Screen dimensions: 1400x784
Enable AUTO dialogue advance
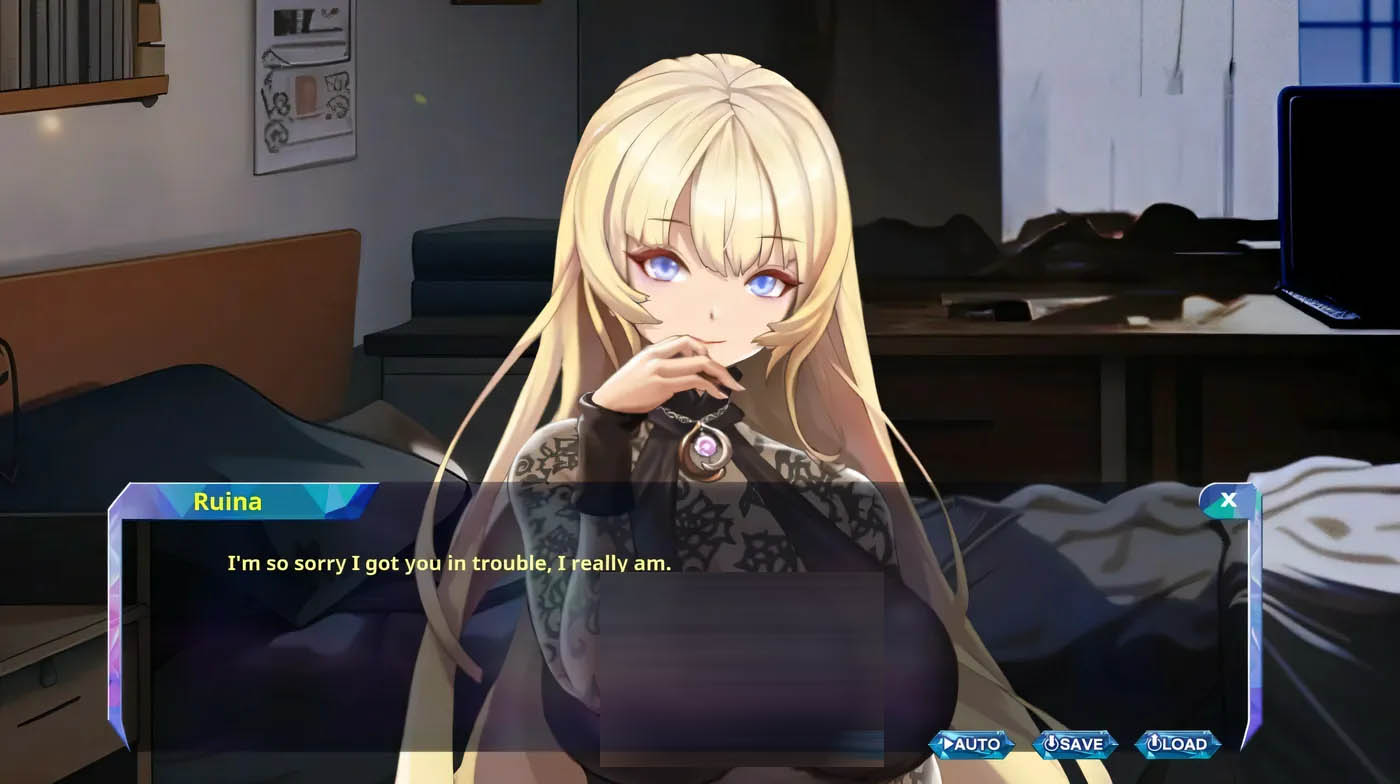(x=971, y=744)
